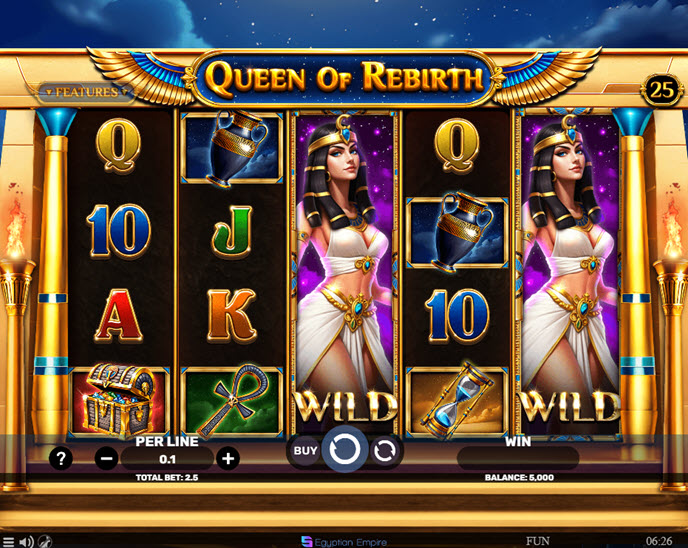Spin the reels with the center button
This screenshot has width=688, height=548.
345,451
